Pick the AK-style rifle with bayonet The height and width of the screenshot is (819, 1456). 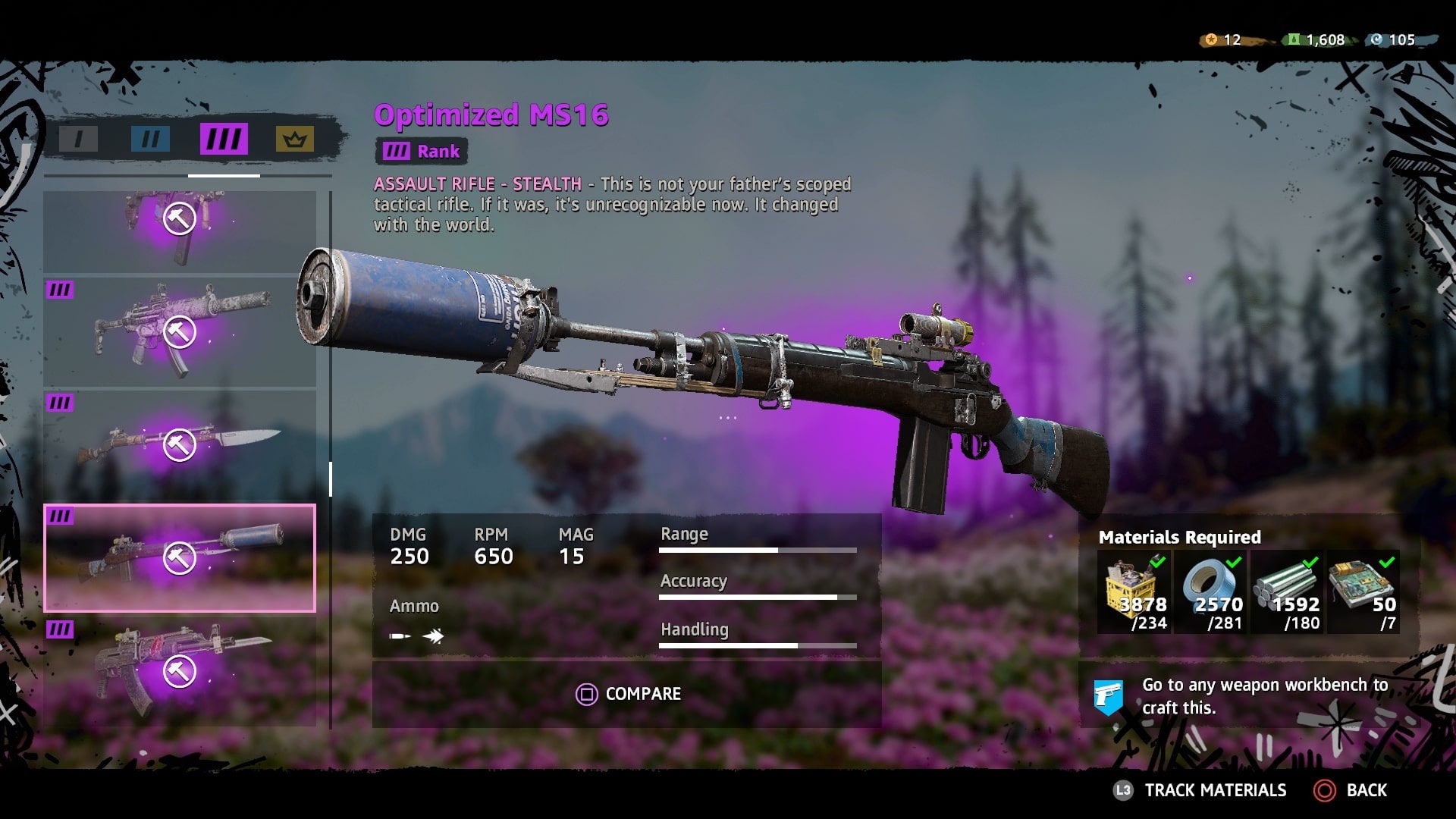[x=180, y=671]
